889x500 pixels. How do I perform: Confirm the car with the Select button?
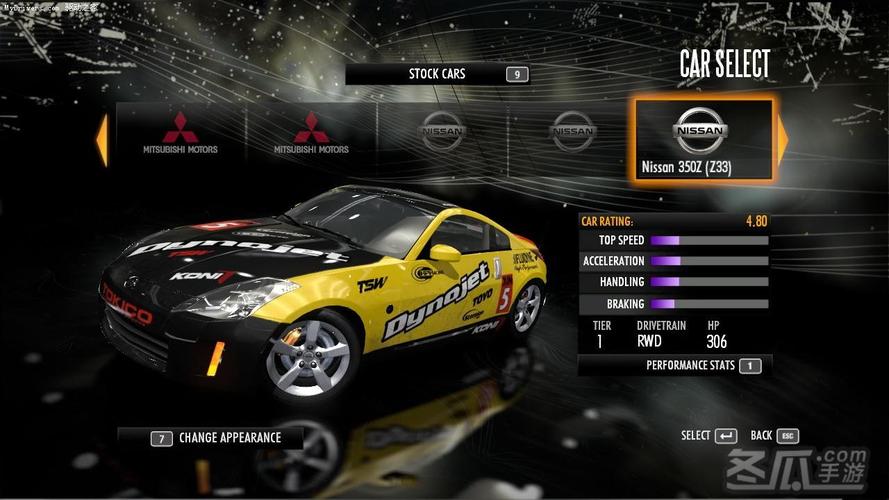[x=710, y=436]
